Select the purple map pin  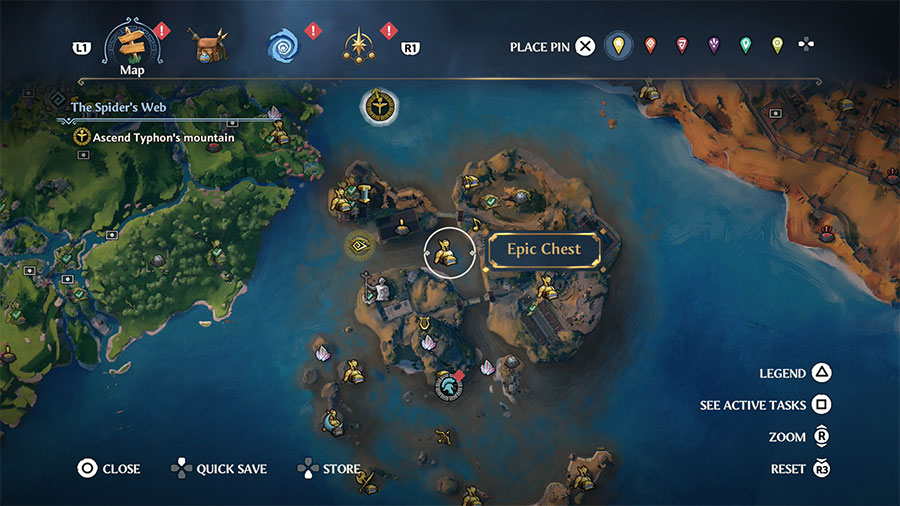(714, 45)
